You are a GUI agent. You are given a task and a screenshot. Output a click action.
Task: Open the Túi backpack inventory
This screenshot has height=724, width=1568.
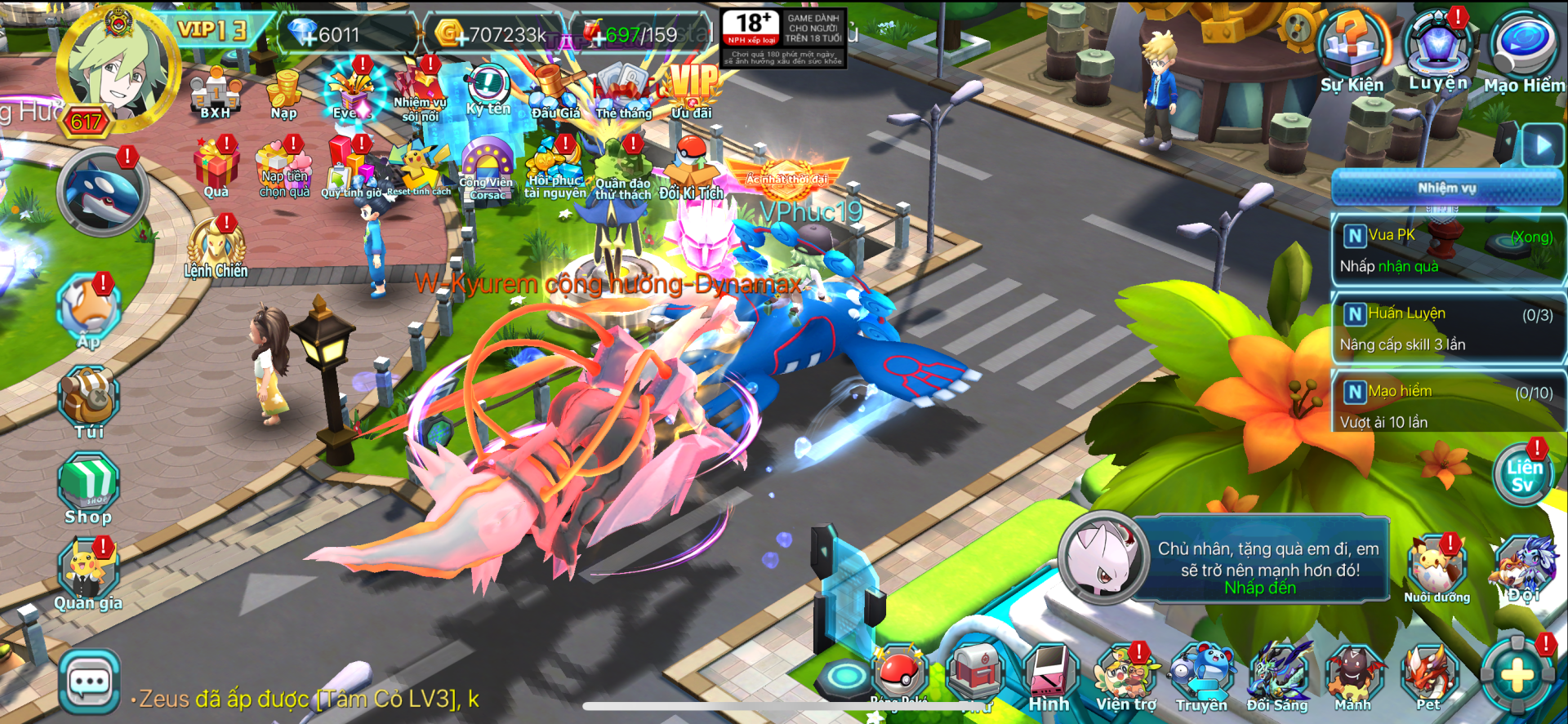point(89,400)
